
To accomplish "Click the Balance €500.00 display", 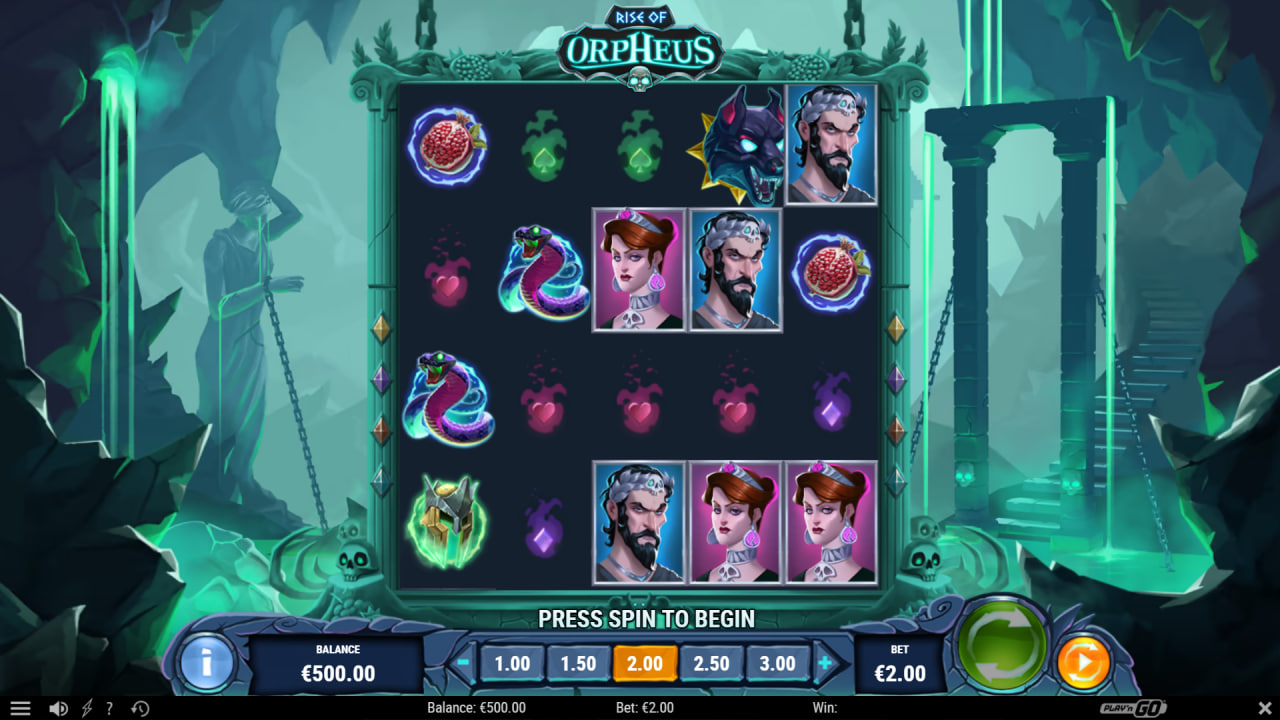I will 337,655.
